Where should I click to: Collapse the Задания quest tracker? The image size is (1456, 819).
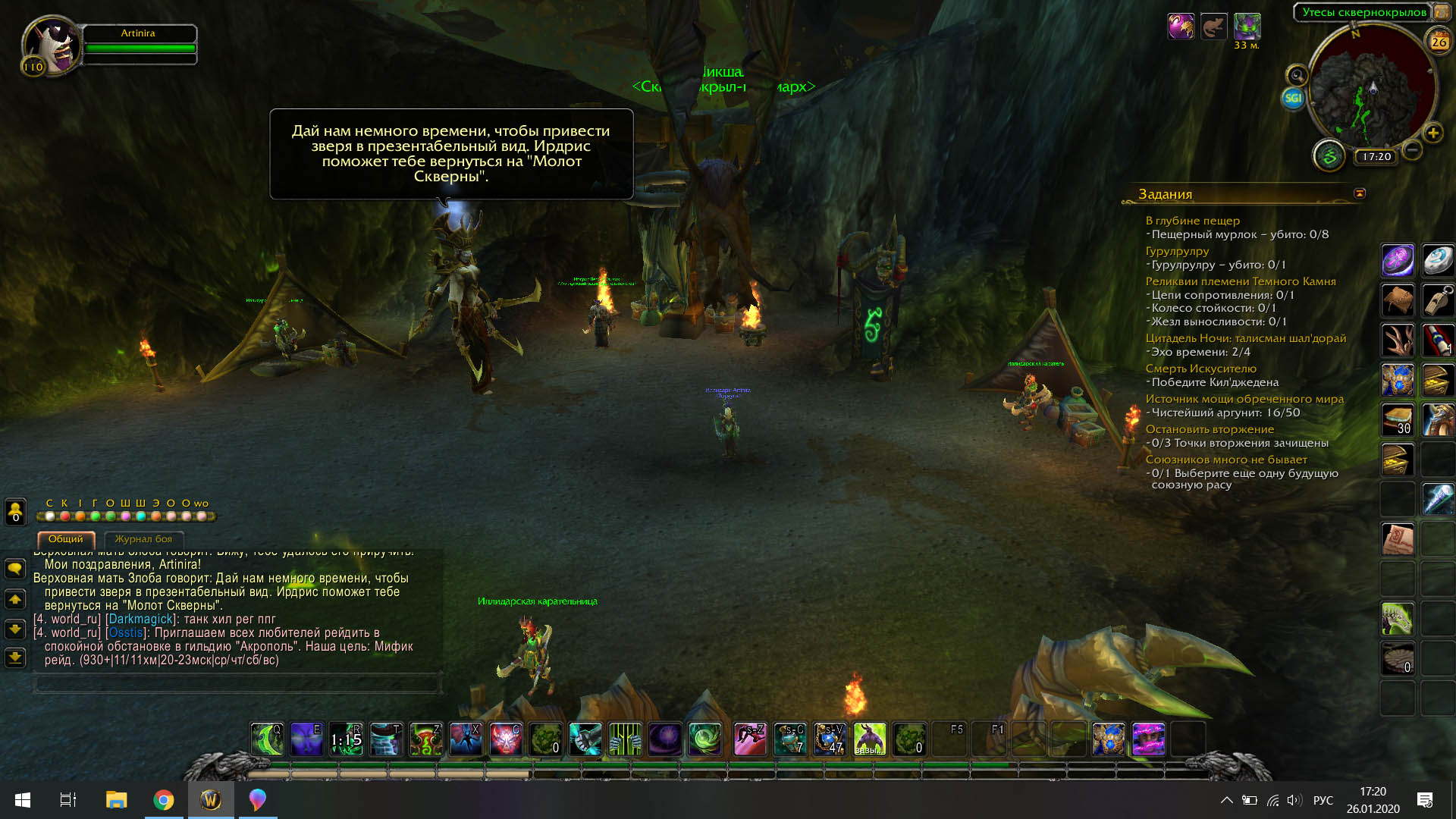pyautogui.click(x=1360, y=193)
